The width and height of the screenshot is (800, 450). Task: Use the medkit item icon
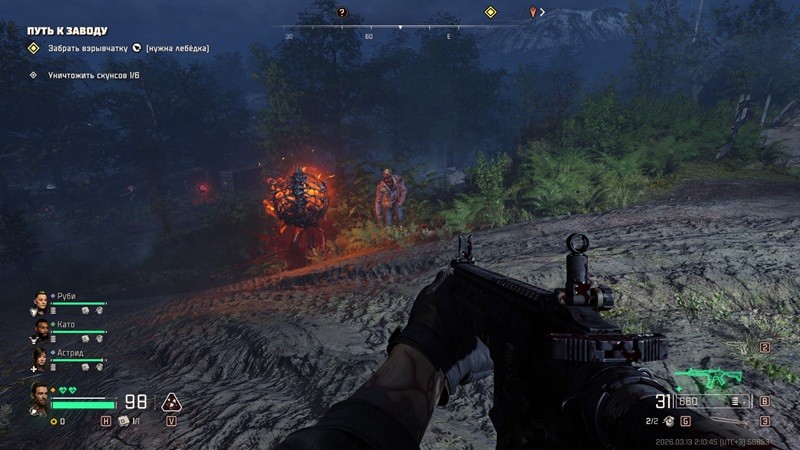point(124,421)
